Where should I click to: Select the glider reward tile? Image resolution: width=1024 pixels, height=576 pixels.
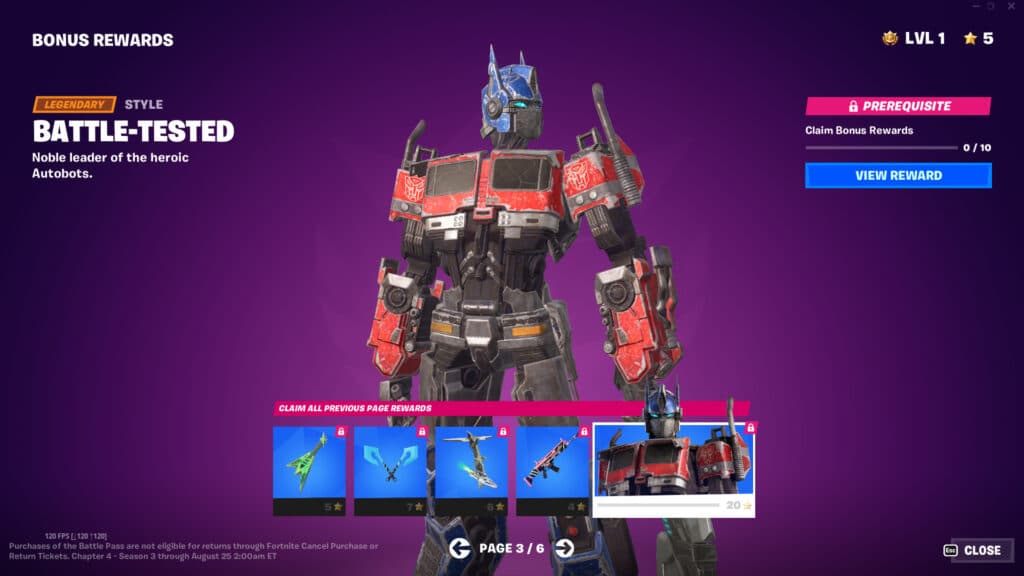[x=471, y=468]
